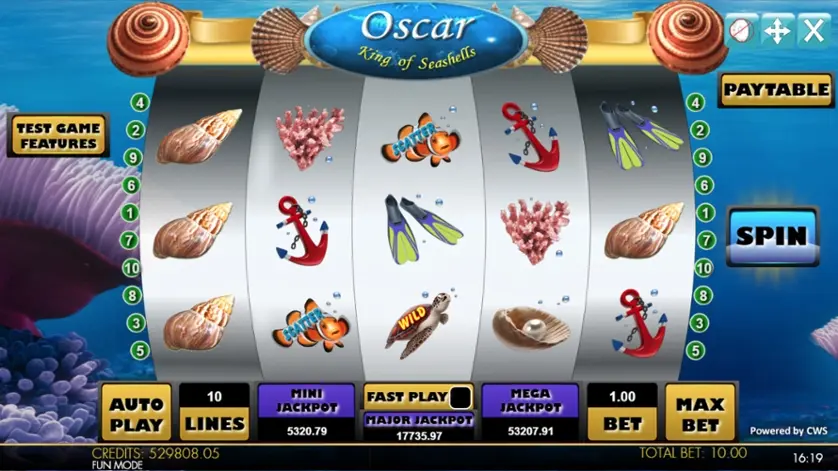The height and width of the screenshot is (471, 838).
Task: Spin the reels
Action: [771, 237]
